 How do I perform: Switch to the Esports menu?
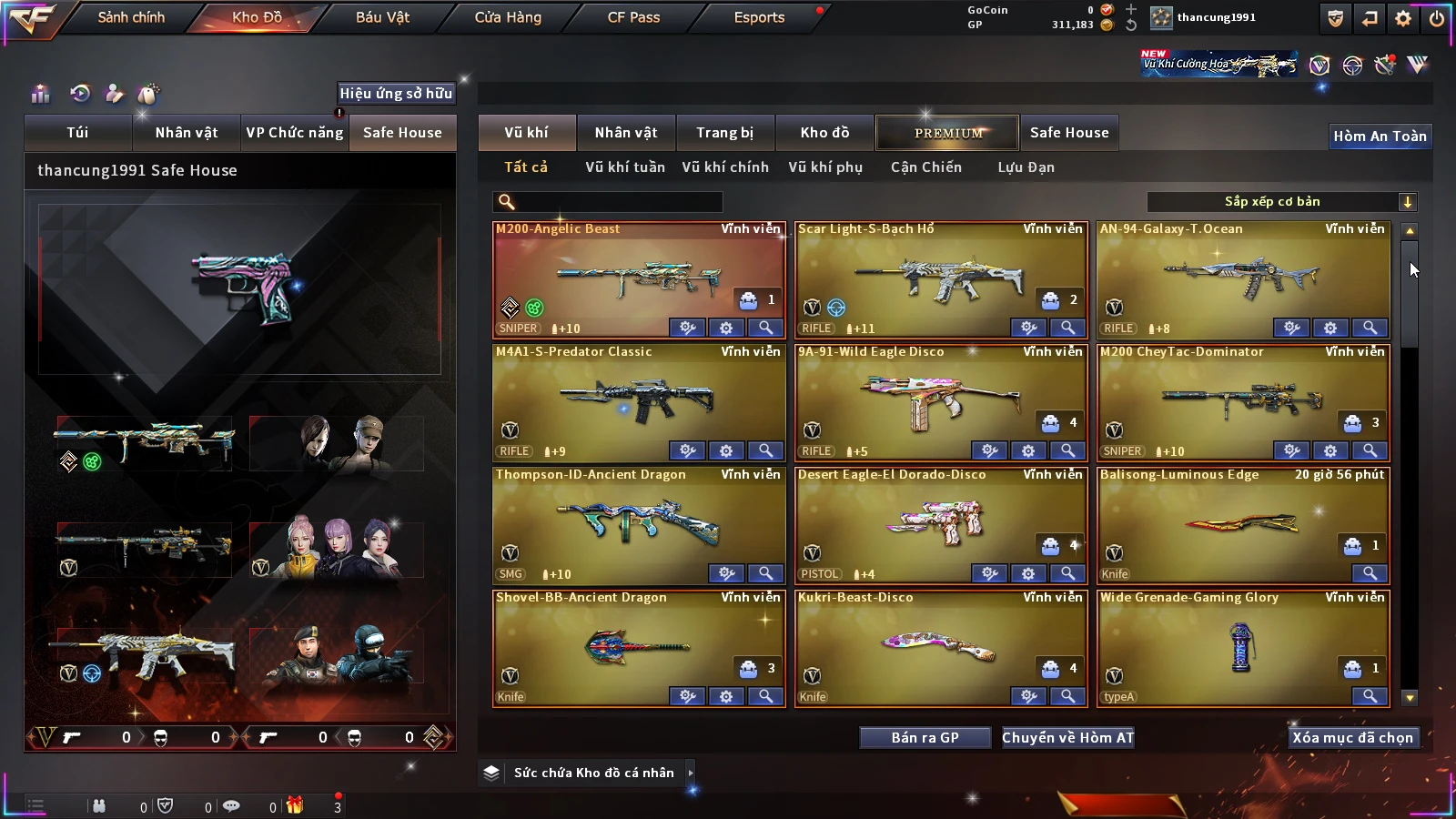point(759,17)
